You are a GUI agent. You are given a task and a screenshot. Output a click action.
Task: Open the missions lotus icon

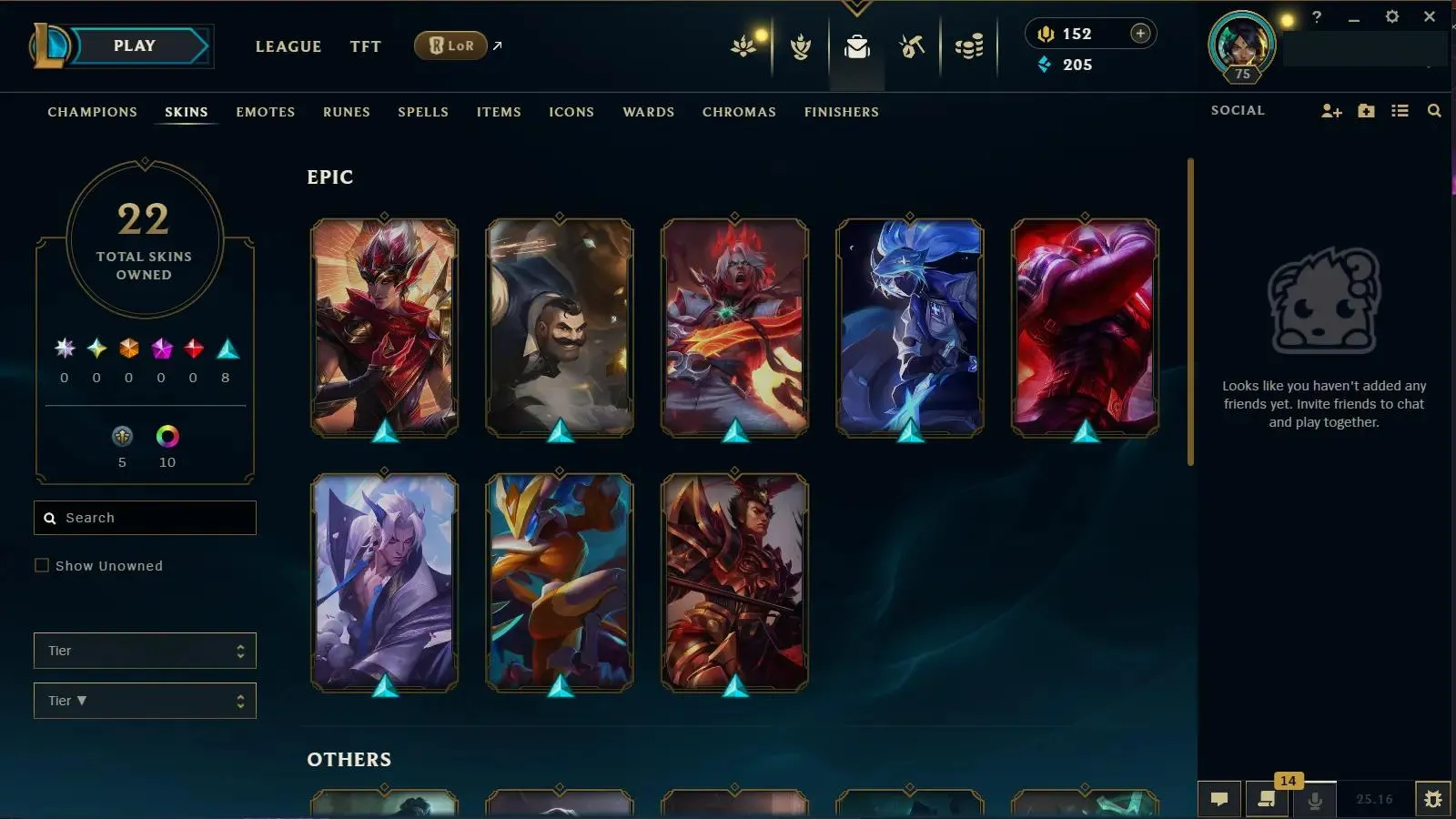[x=743, y=45]
